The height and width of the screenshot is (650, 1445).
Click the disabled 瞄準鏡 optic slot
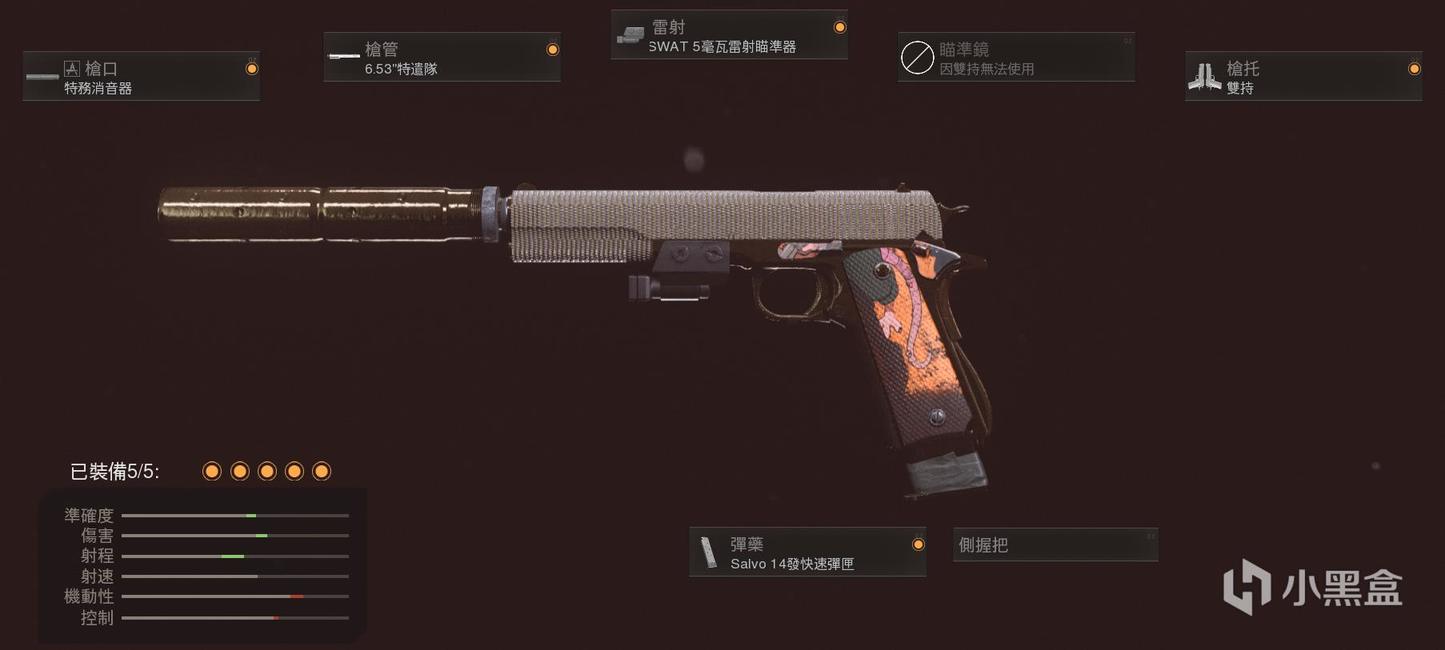(x=1016, y=58)
